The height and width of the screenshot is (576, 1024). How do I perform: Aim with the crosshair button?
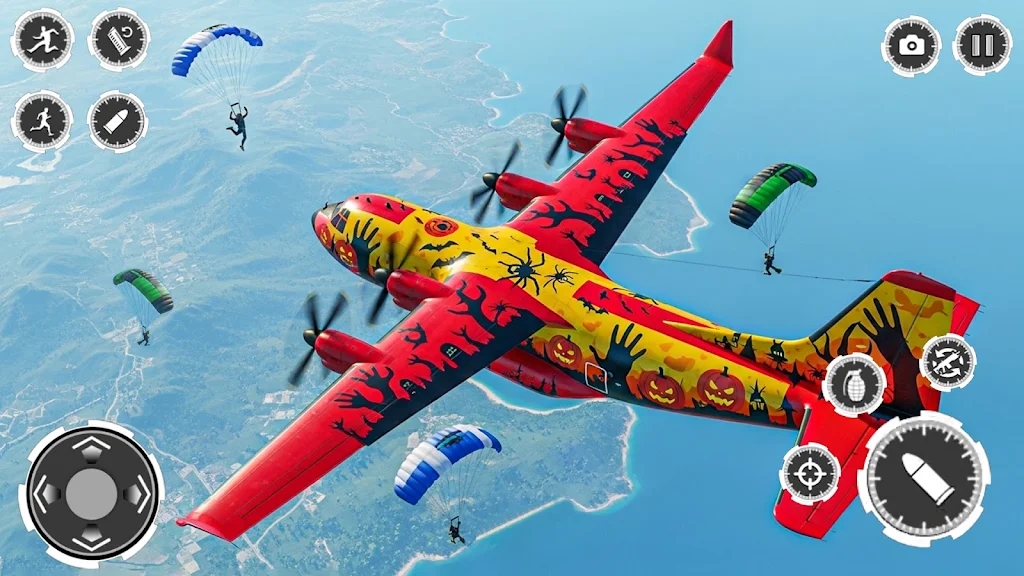[x=810, y=472]
